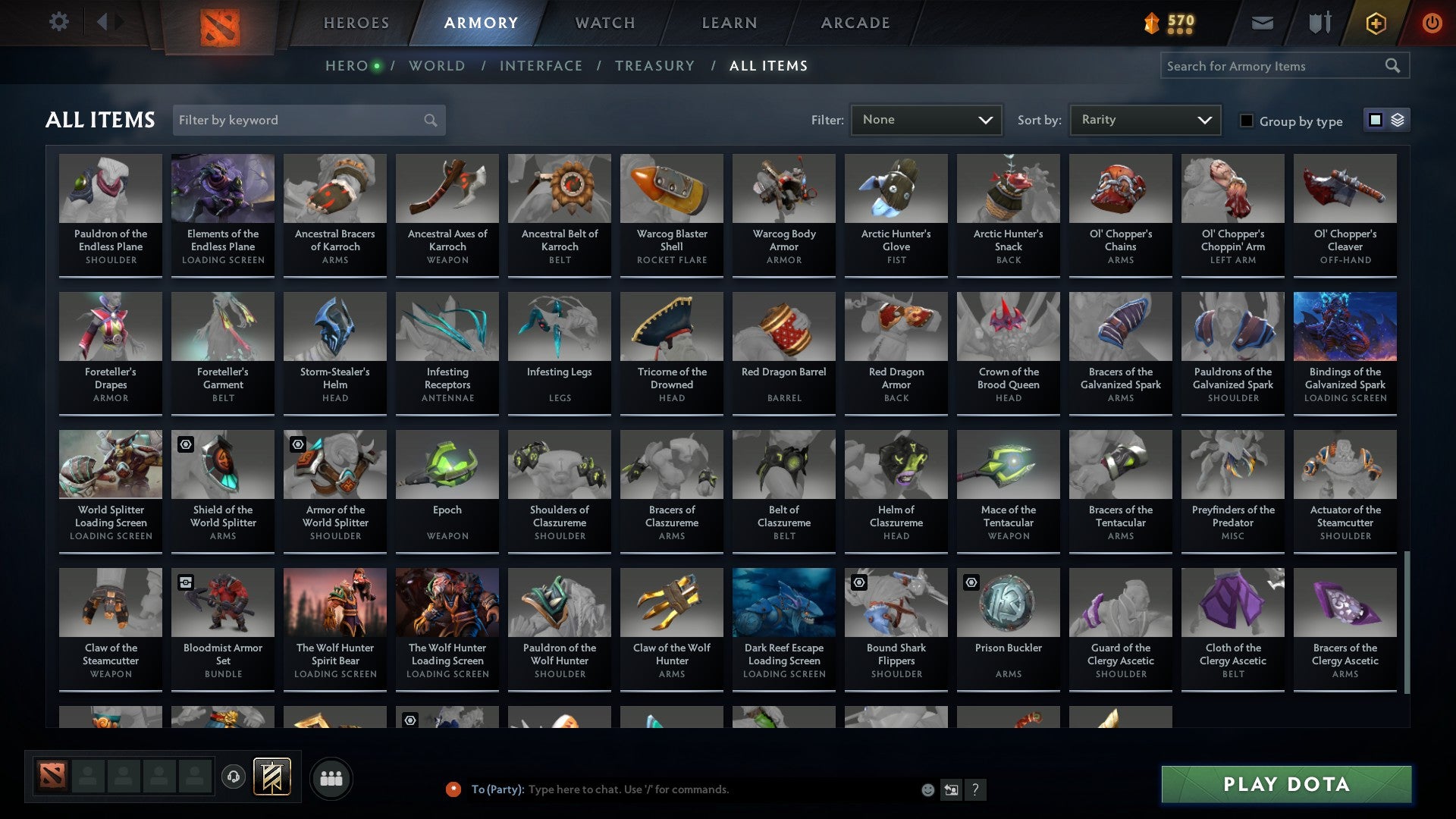Click the shield and sword battle icon
Viewport: 1456px width, 819px height.
pos(1319,22)
